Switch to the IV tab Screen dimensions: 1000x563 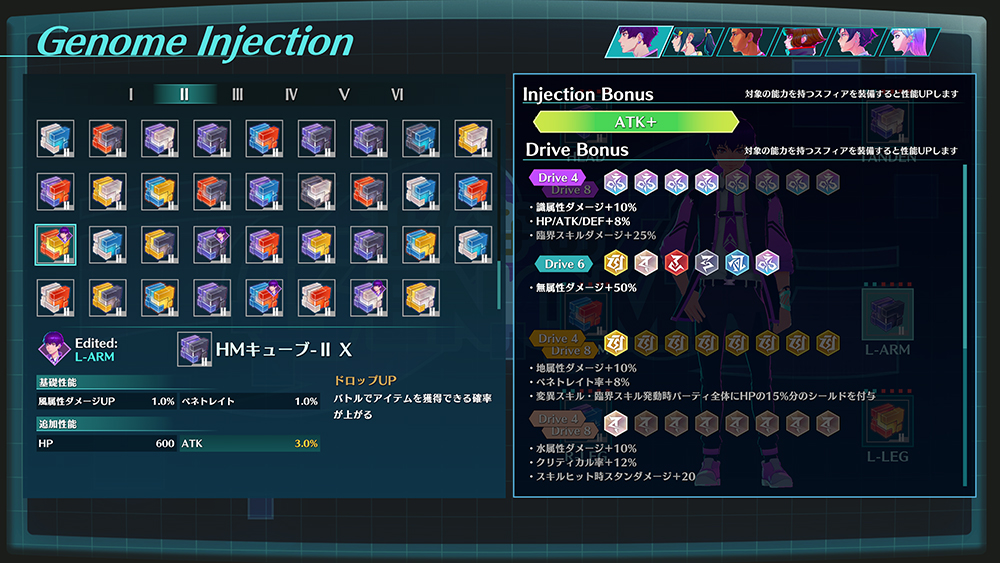point(291,95)
